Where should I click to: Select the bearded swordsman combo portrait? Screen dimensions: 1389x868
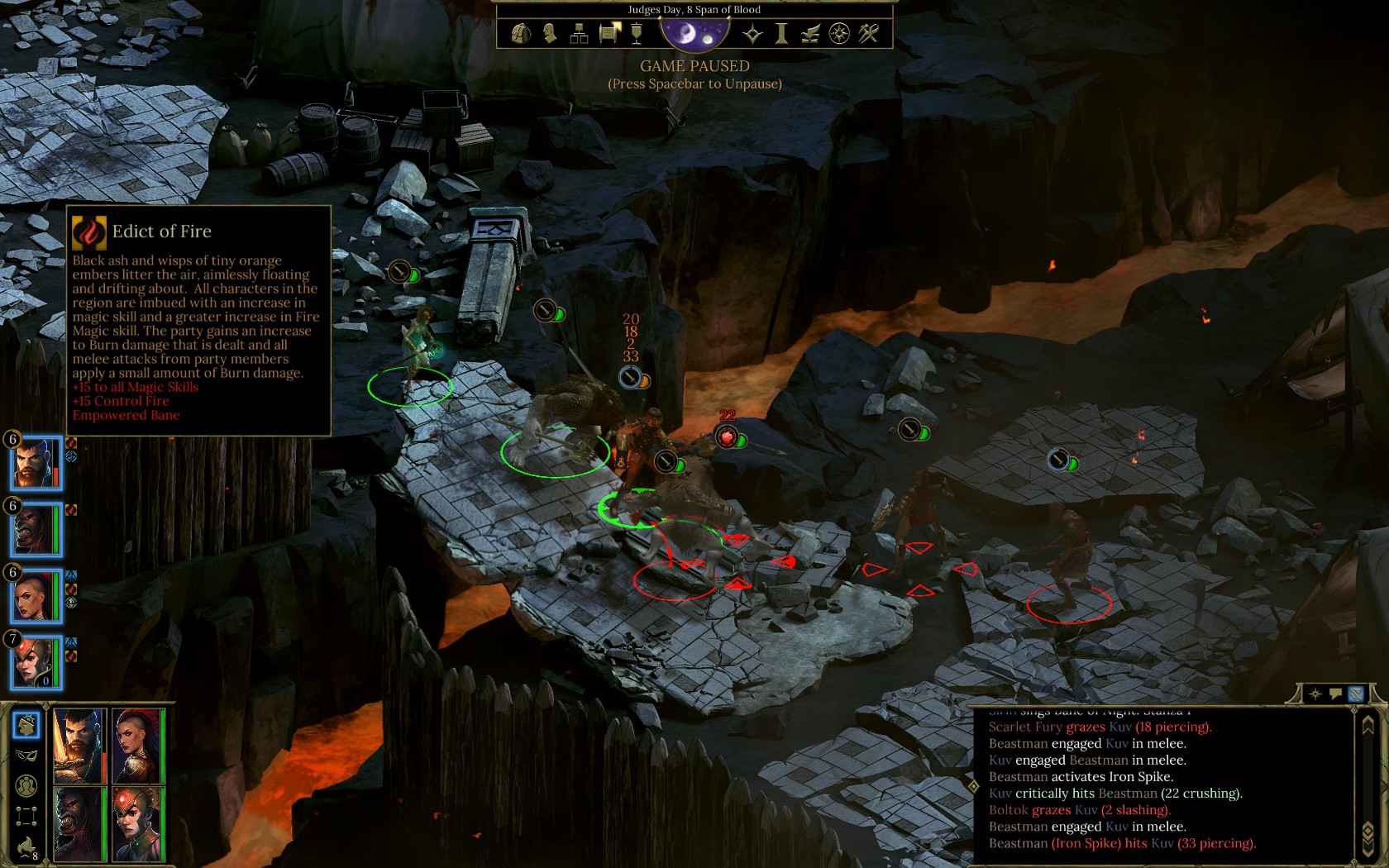coord(79,745)
